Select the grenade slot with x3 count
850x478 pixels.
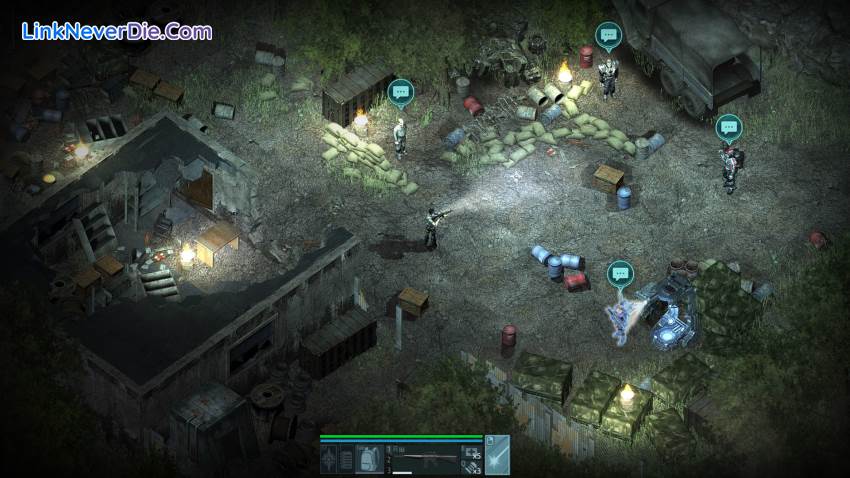(x=471, y=467)
